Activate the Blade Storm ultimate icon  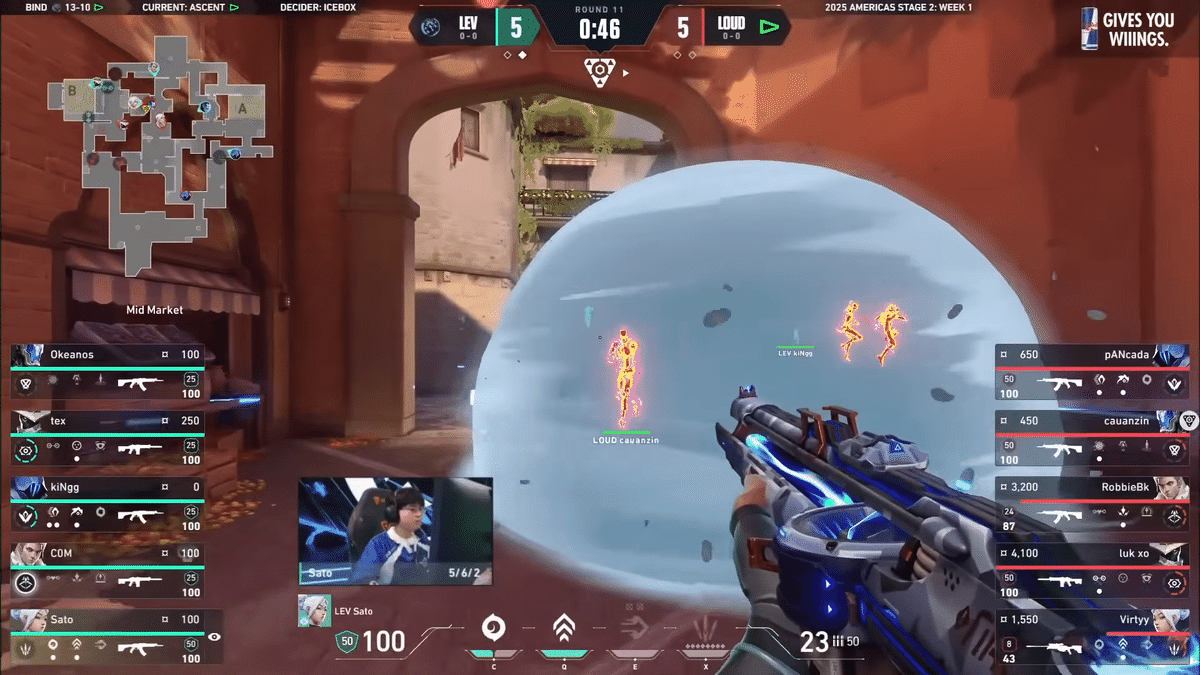click(x=708, y=629)
